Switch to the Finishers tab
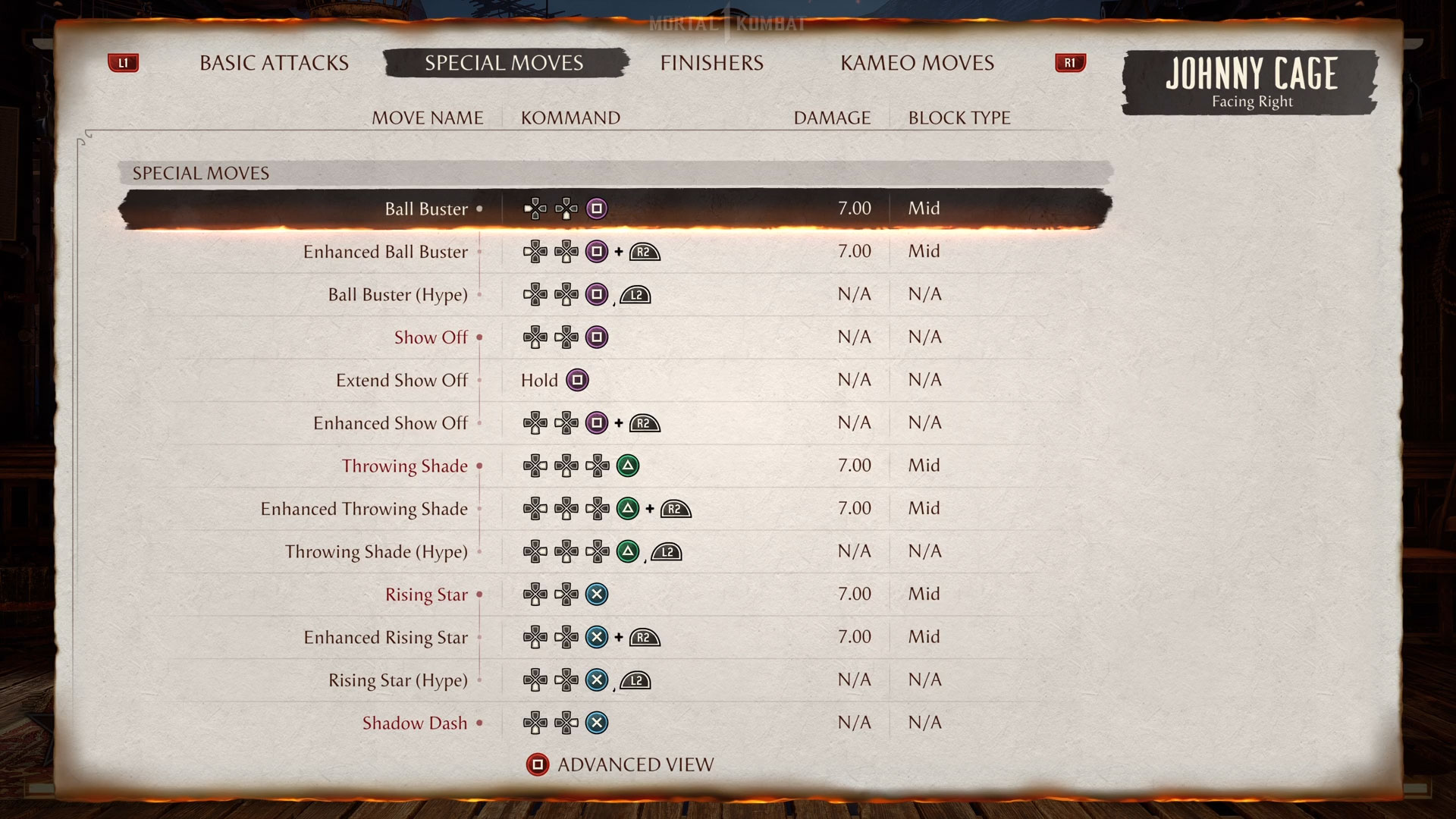Image resolution: width=1456 pixels, height=819 pixels. coord(711,63)
